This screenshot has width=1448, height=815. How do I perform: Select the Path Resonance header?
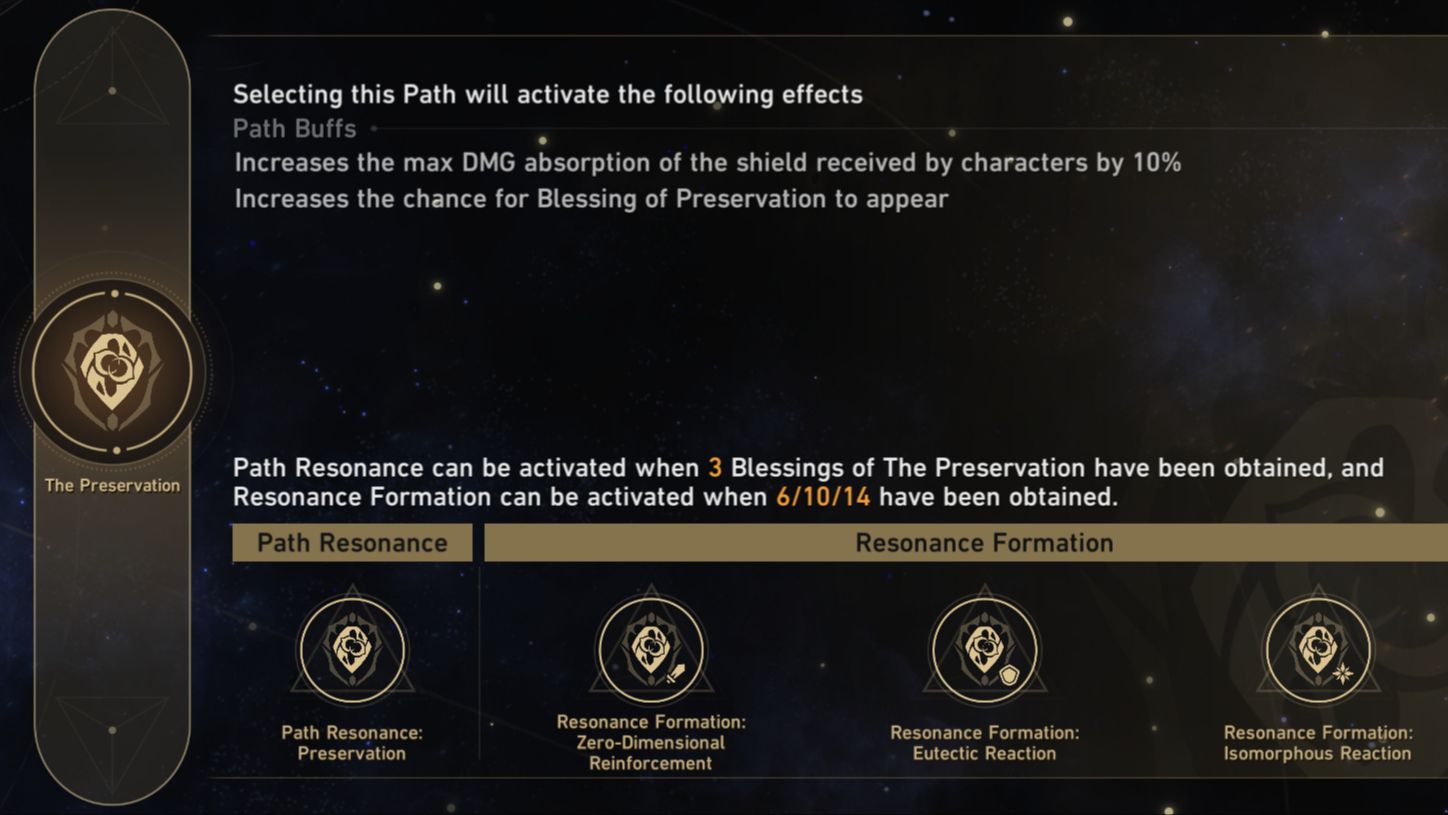point(352,542)
